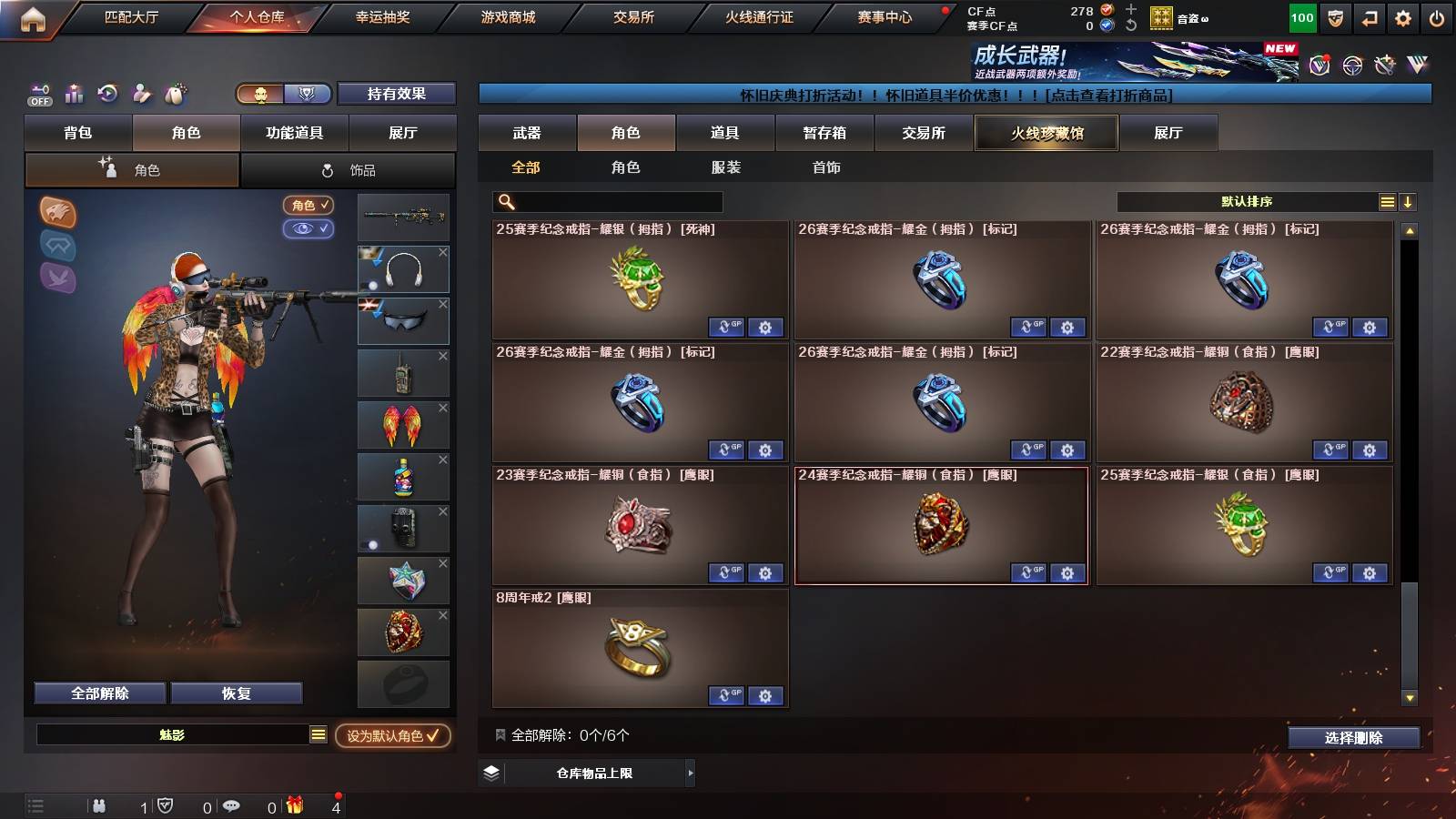Click the GP exchange icon on 8周年戒2 card
1456x819 pixels.
click(x=724, y=695)
